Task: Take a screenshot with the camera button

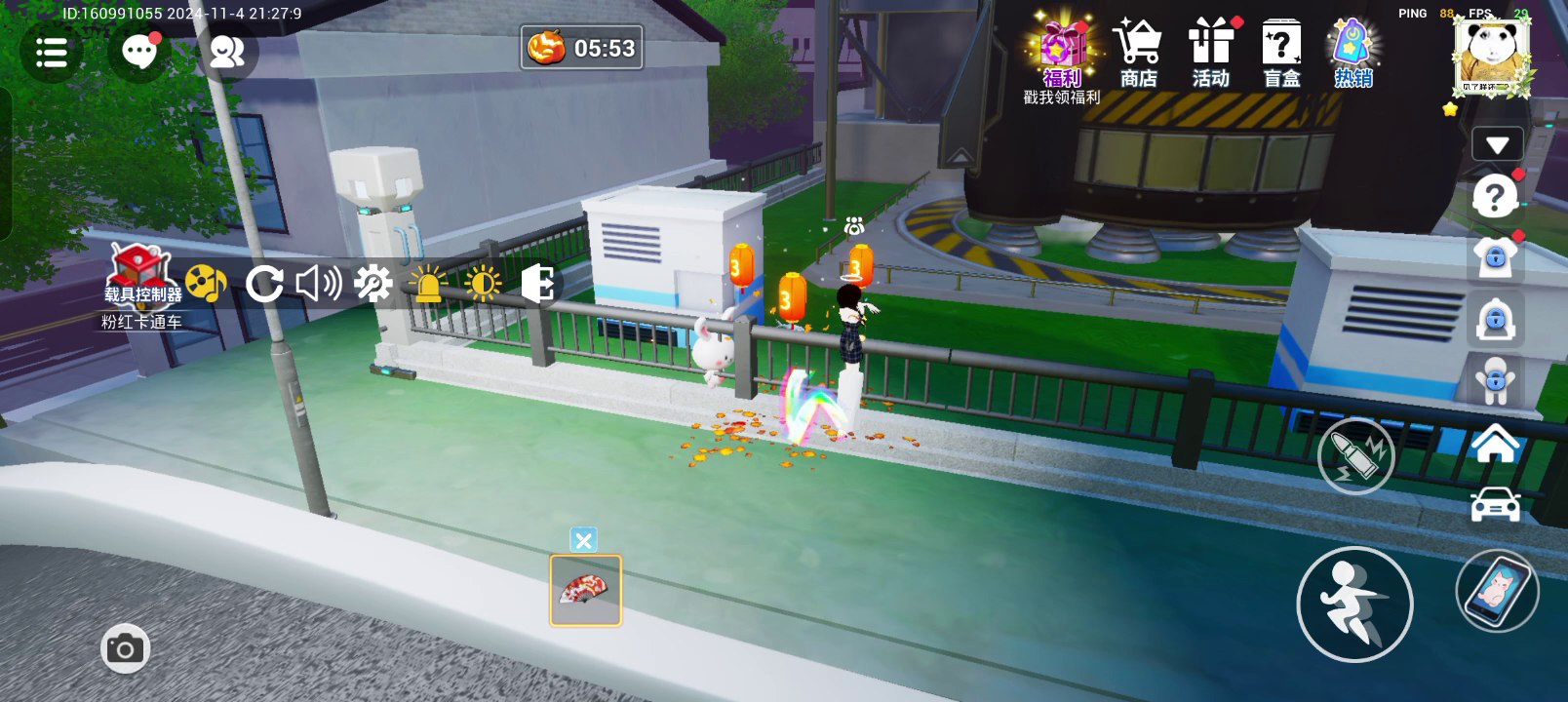Action: click(125, 648)
